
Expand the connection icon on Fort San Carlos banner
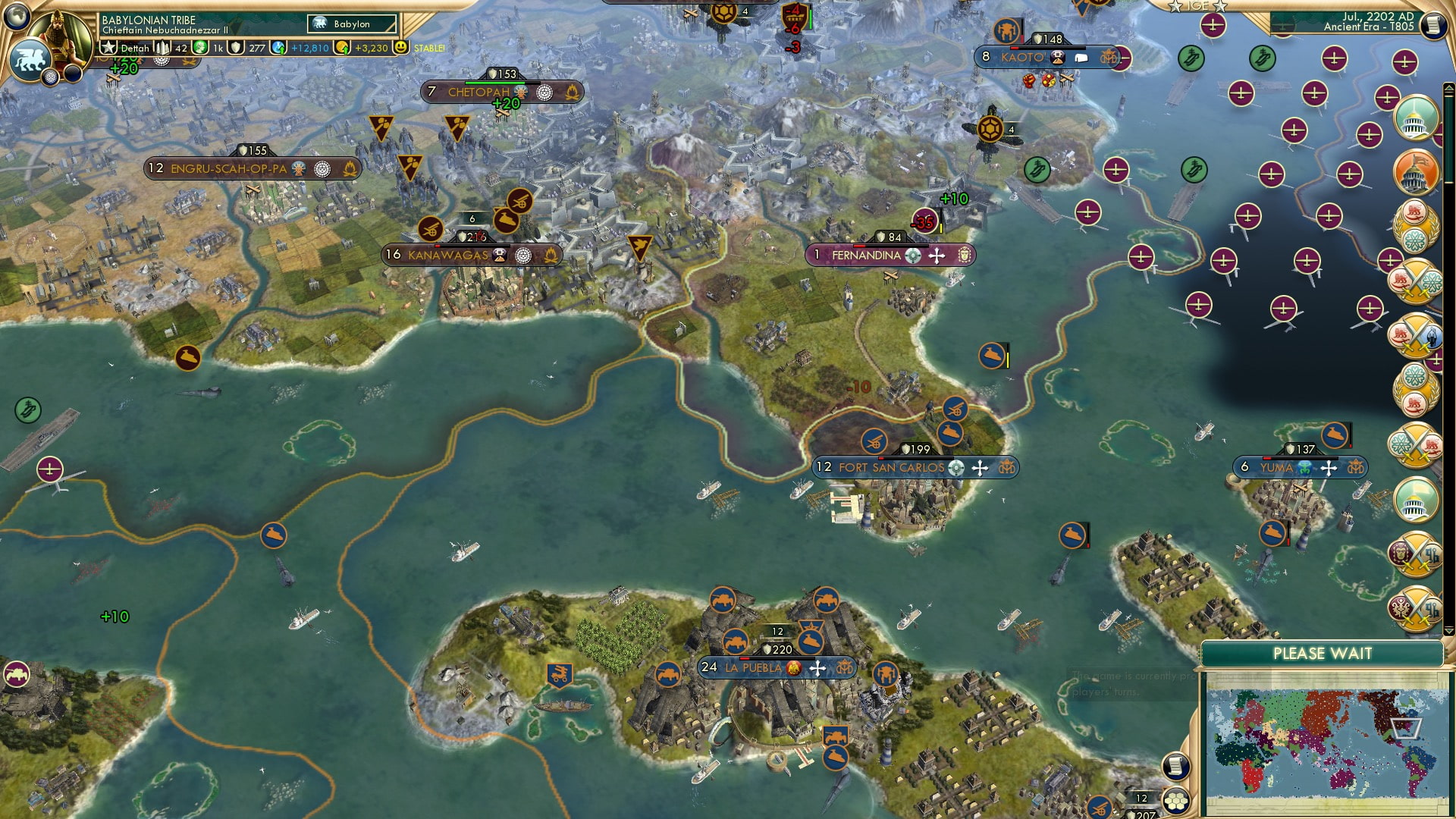coord(955,468)
